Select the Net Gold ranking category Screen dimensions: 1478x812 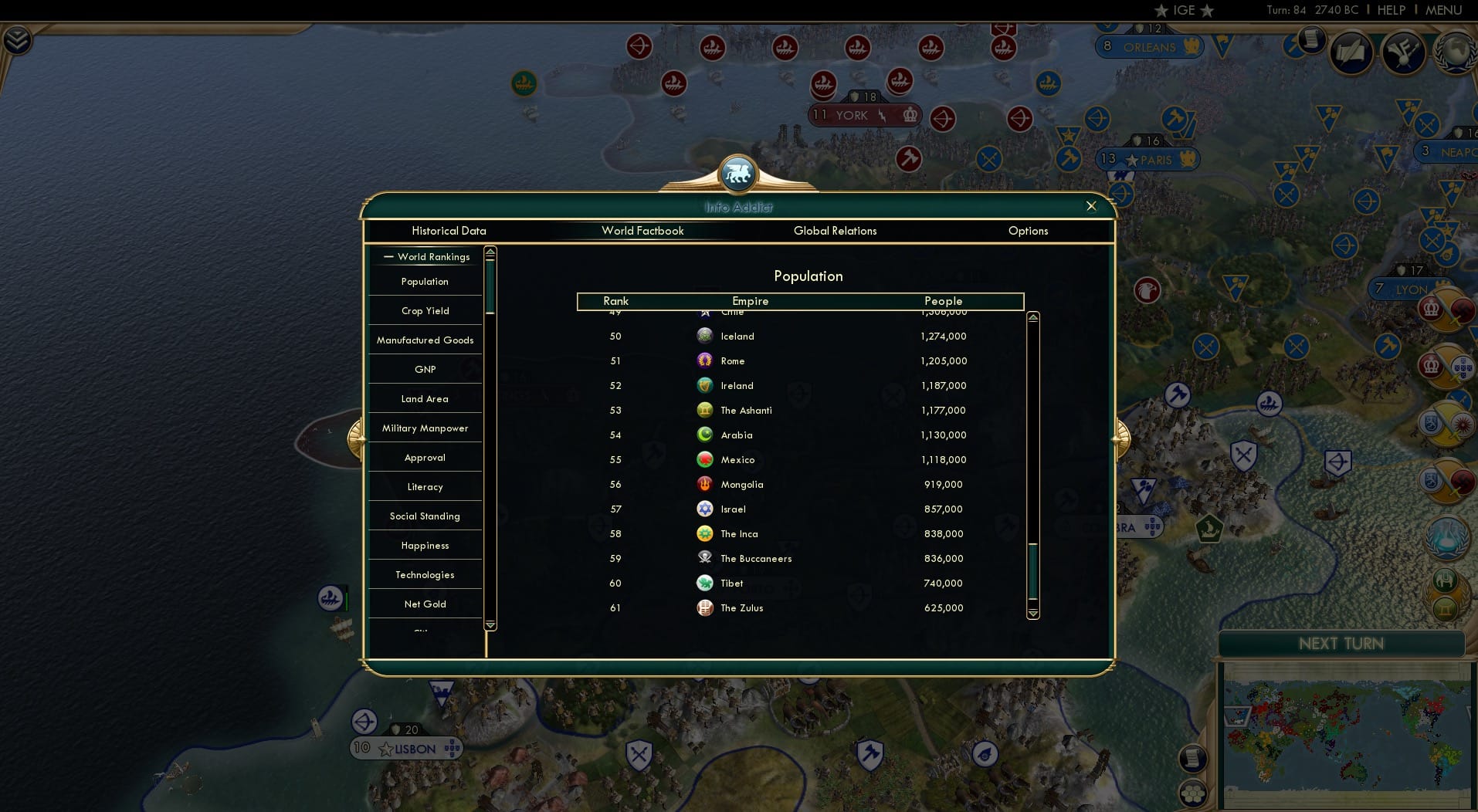coord(424,604)
